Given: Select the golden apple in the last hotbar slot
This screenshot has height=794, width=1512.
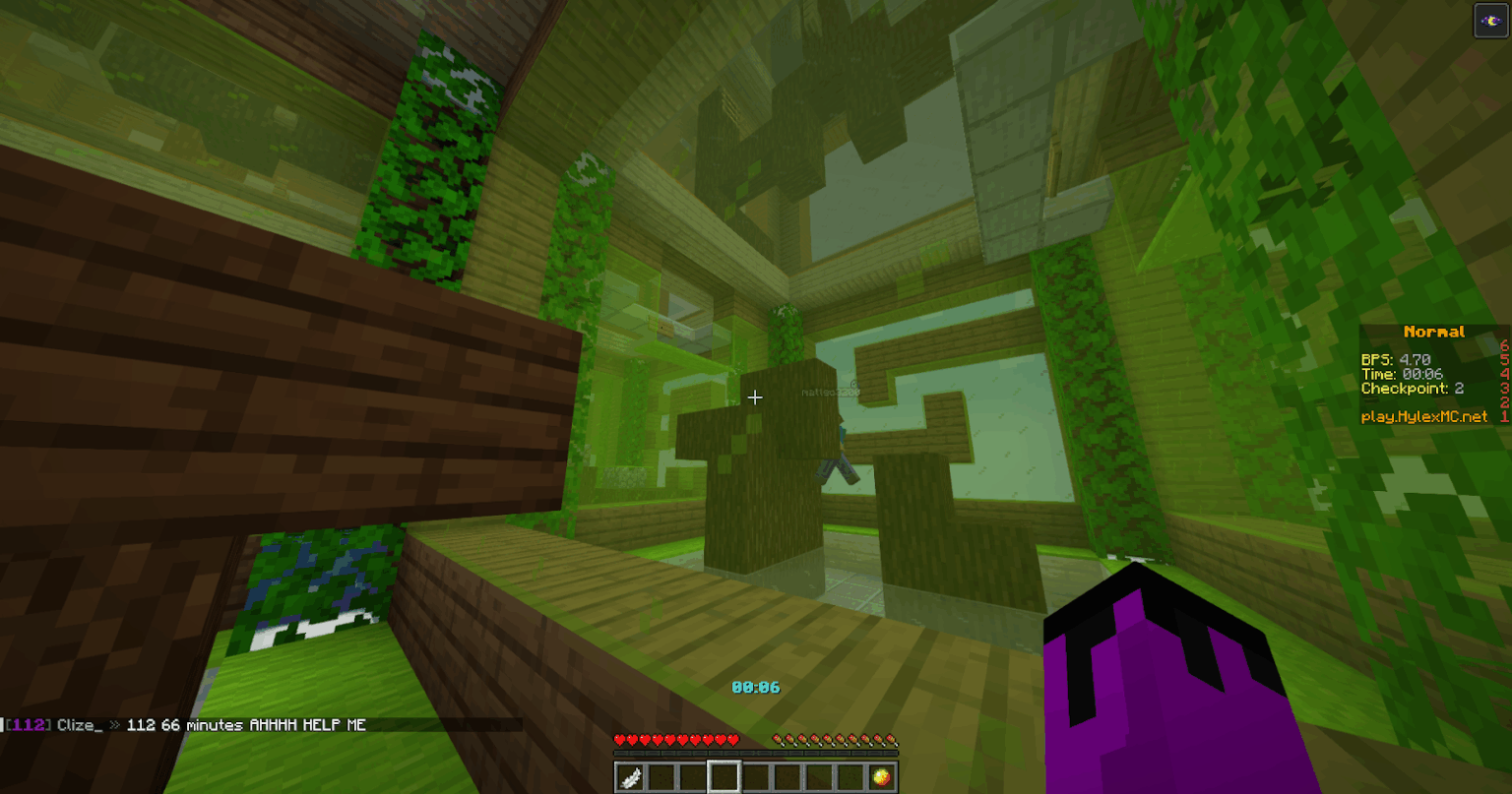Looking at the screenshot, I should click(x=884, y=776).
